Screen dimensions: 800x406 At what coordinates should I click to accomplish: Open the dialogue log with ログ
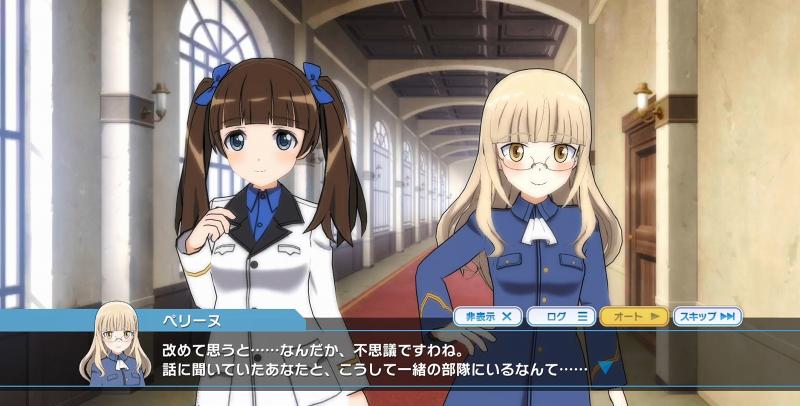tap(561, 317)
